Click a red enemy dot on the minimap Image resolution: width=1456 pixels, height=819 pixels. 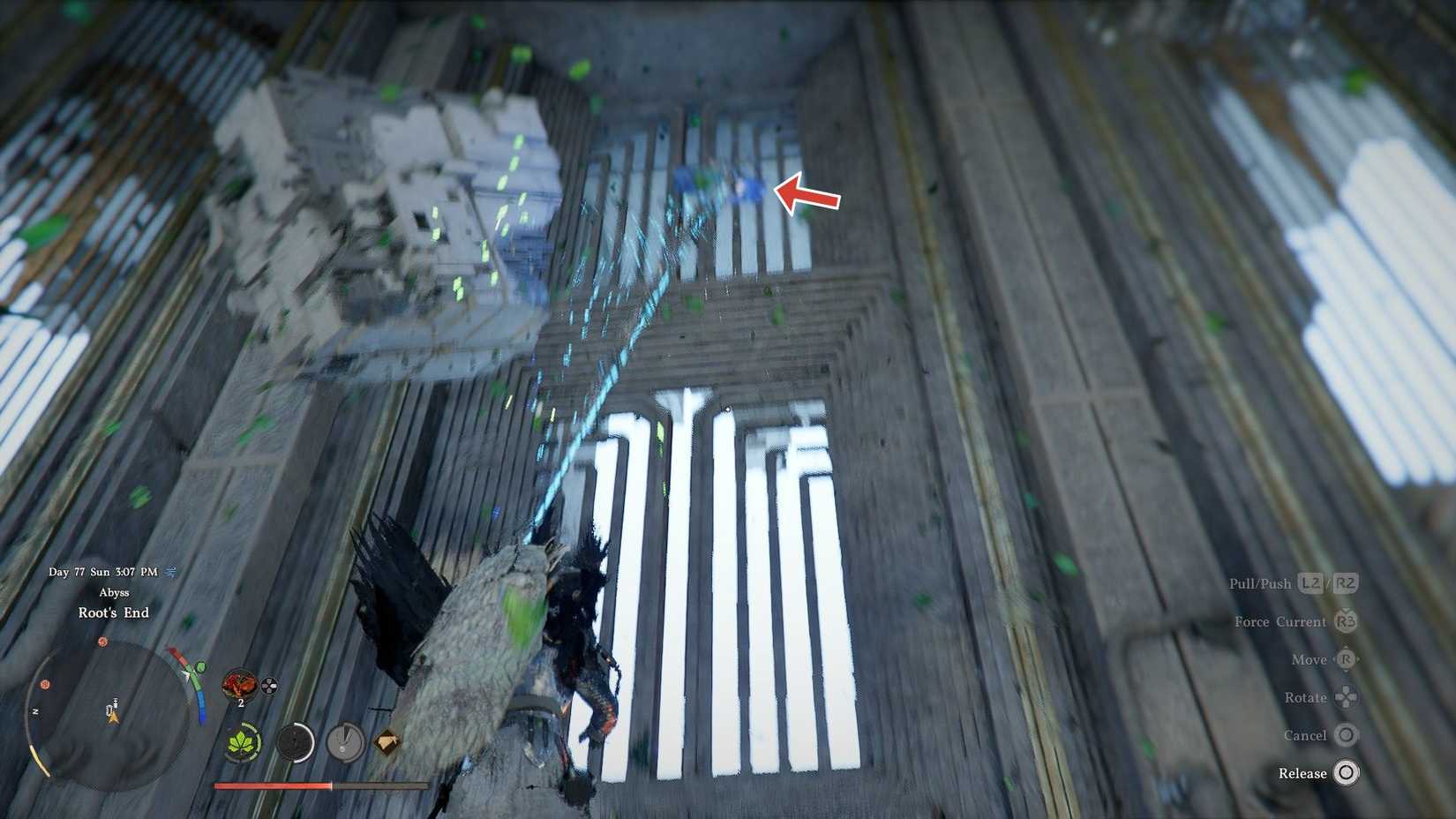click(x=102, y=641)
